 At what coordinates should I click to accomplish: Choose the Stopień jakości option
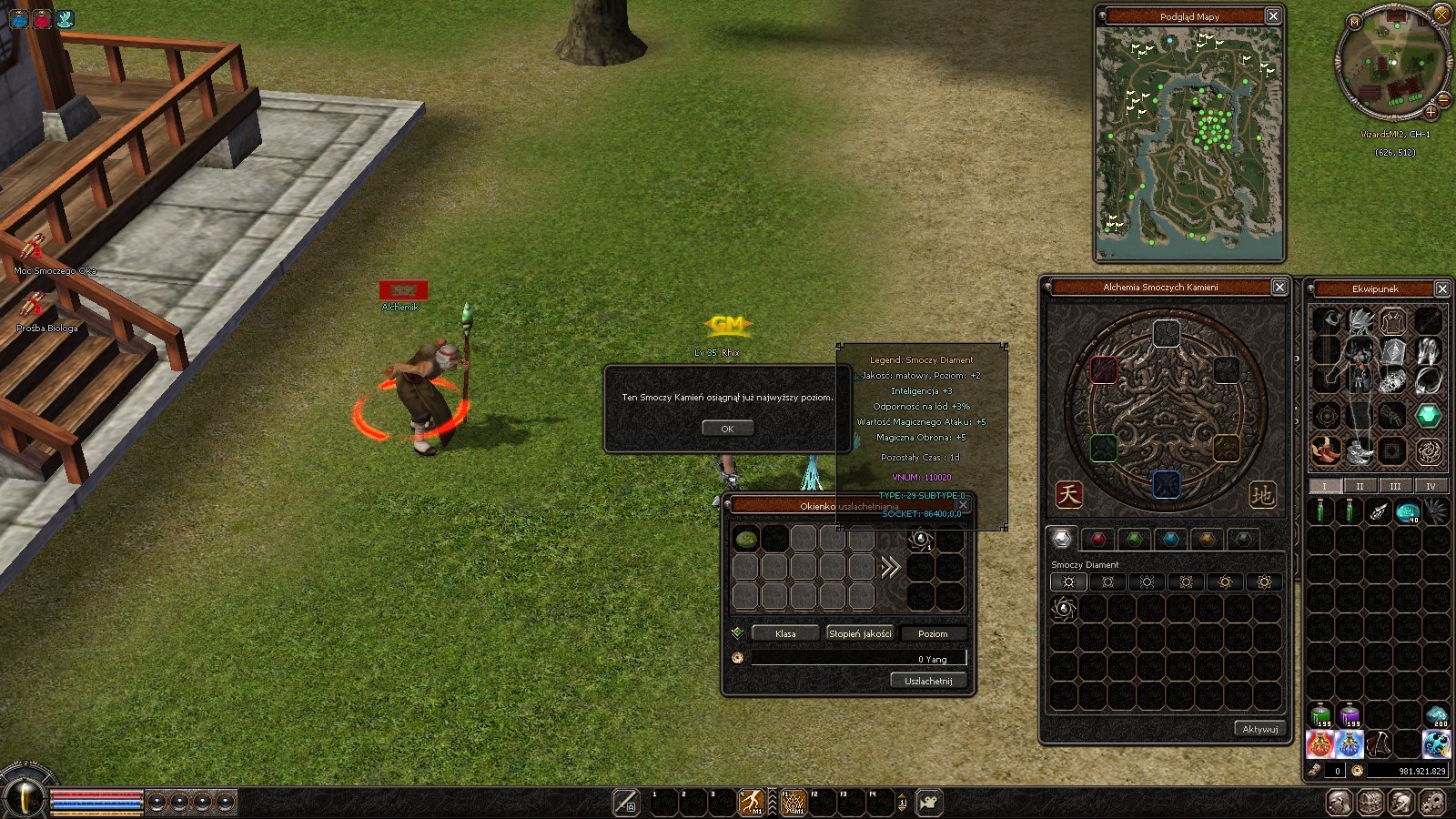click(860, 633)
